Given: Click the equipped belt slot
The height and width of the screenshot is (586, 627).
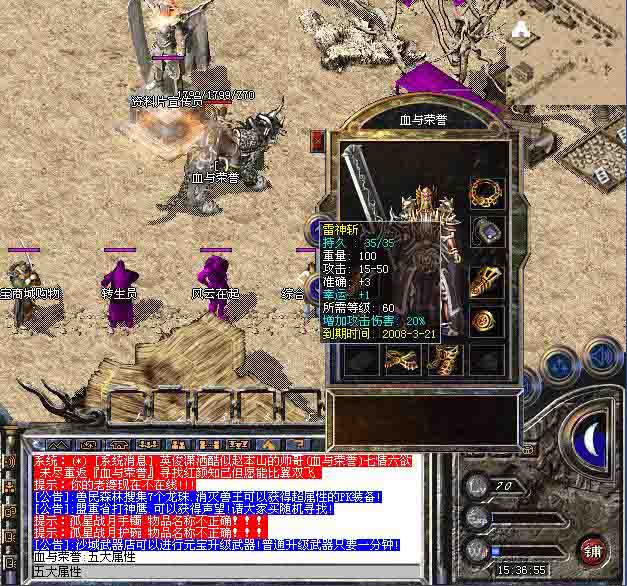Looking at the screenshot, I should pos(395,358).
